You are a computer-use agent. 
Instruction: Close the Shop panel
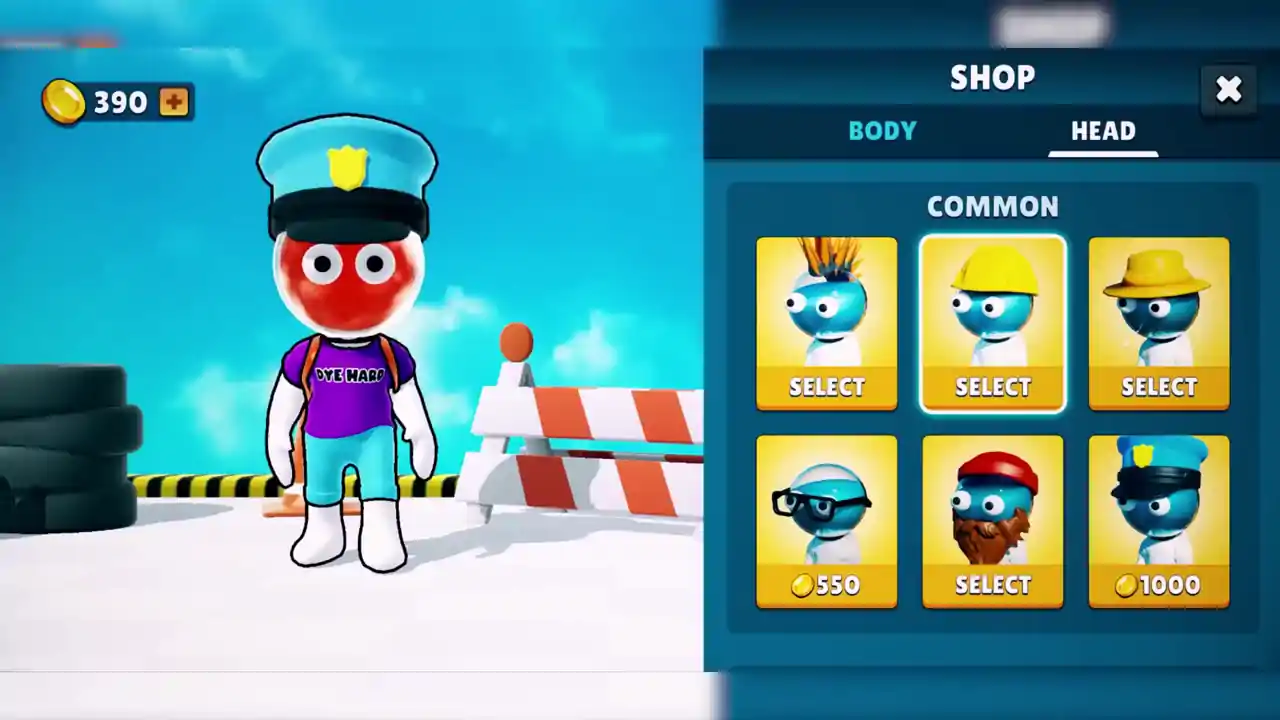tap(1228, 90)
